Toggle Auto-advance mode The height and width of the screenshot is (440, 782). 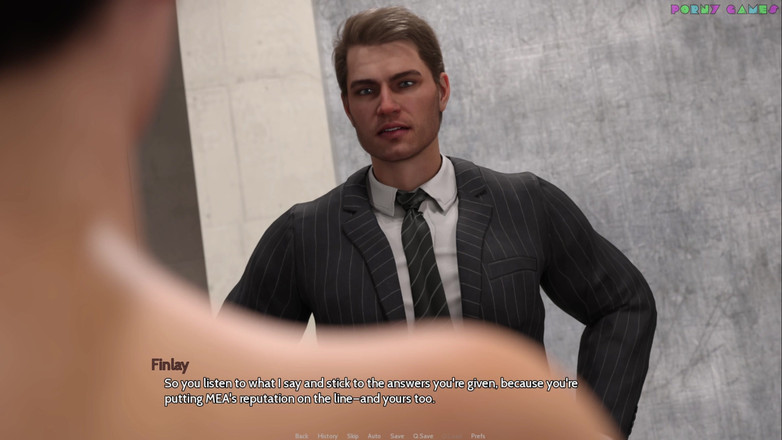(374, 436)
